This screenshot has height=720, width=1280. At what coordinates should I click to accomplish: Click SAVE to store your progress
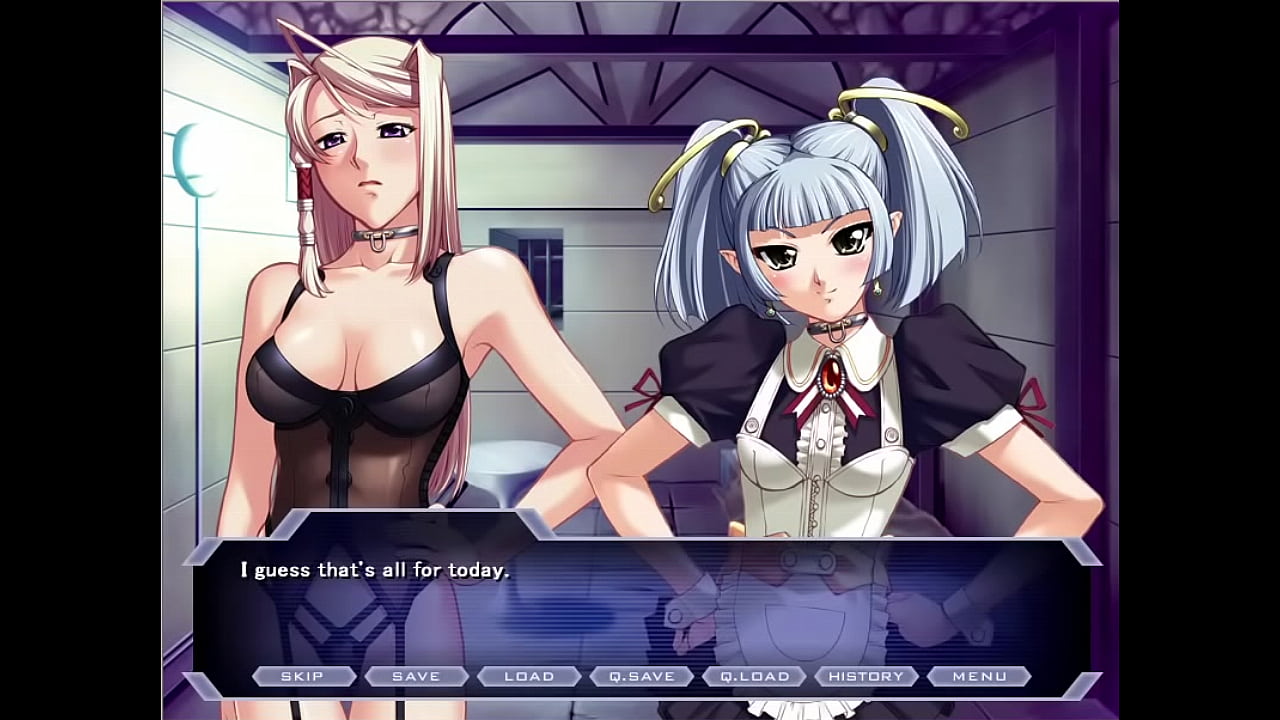tap(418, 676)
